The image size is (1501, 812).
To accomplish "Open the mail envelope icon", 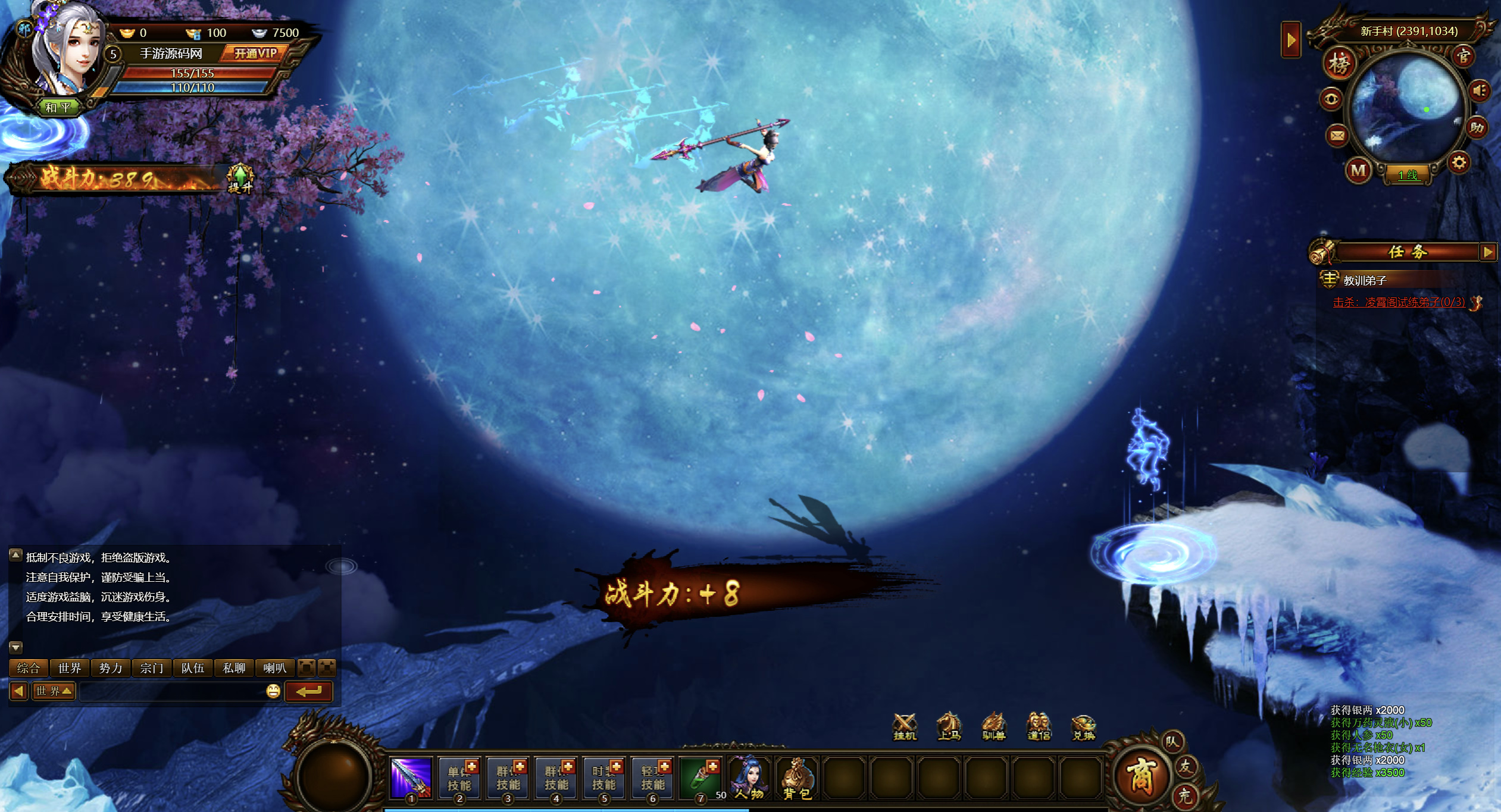I will coord(1337,136).
